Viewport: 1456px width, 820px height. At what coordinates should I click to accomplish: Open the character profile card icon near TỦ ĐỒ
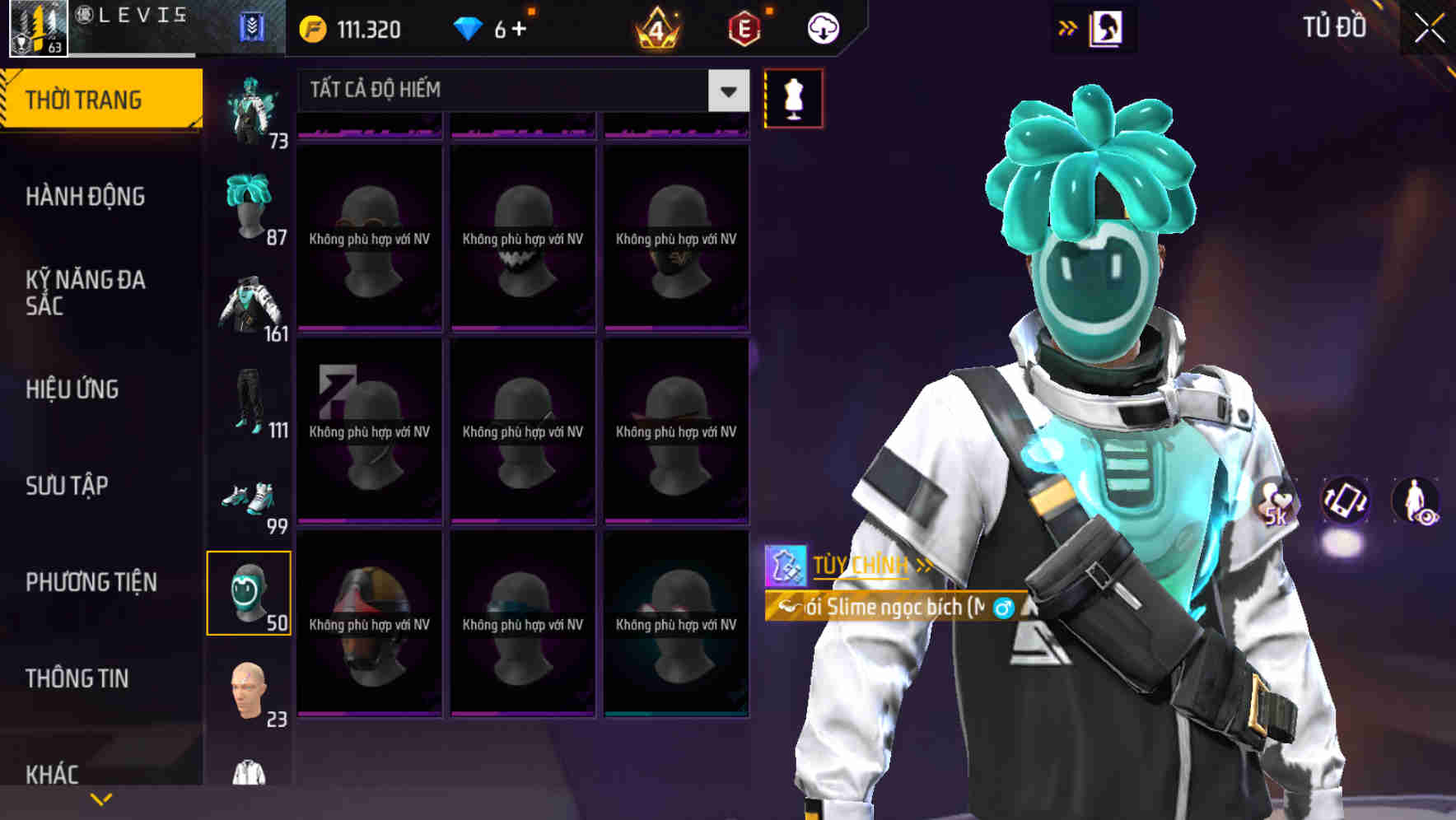(x=1108, y=27)
